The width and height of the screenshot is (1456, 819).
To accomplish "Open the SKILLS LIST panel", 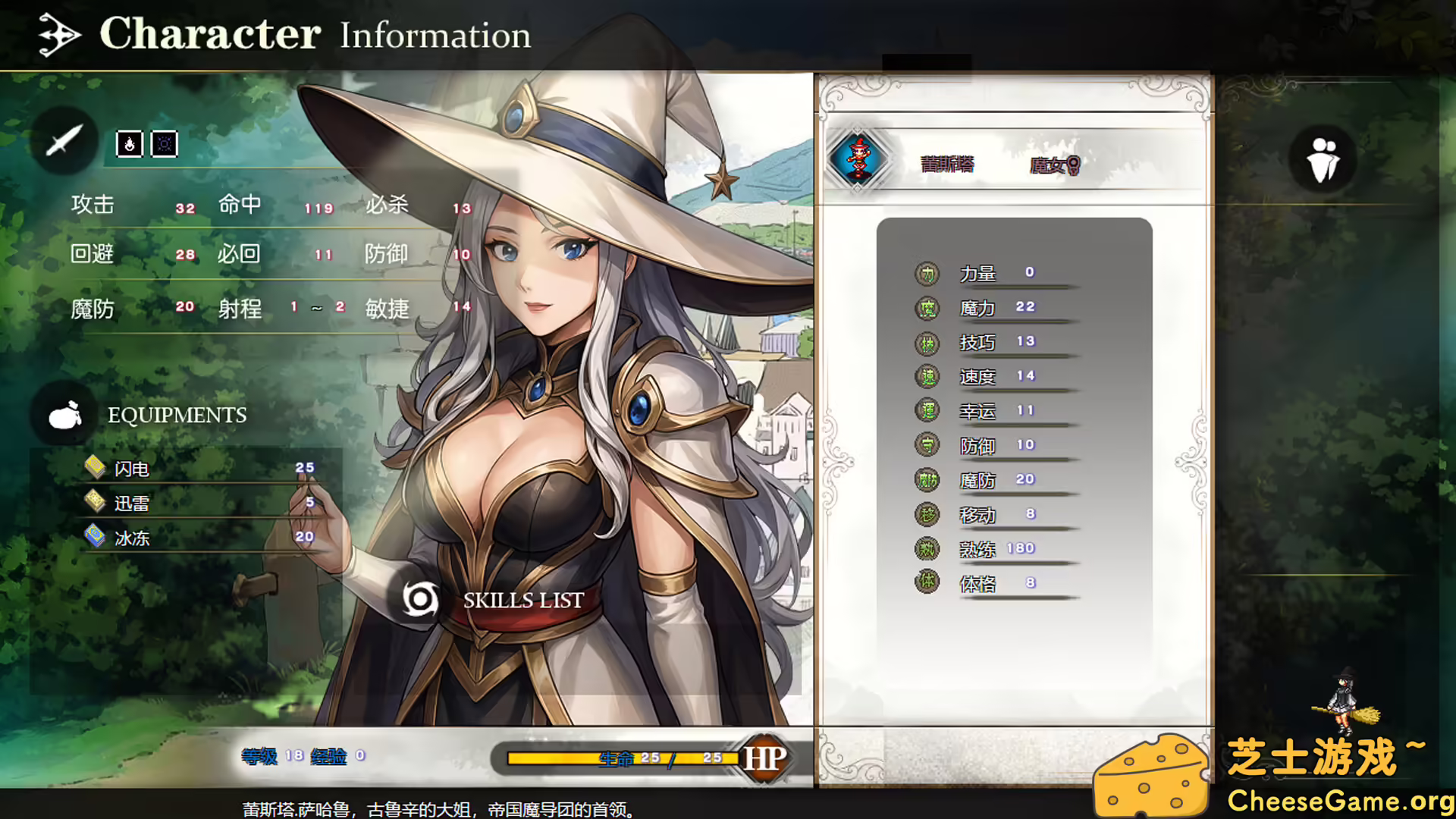I will point(522,601).
